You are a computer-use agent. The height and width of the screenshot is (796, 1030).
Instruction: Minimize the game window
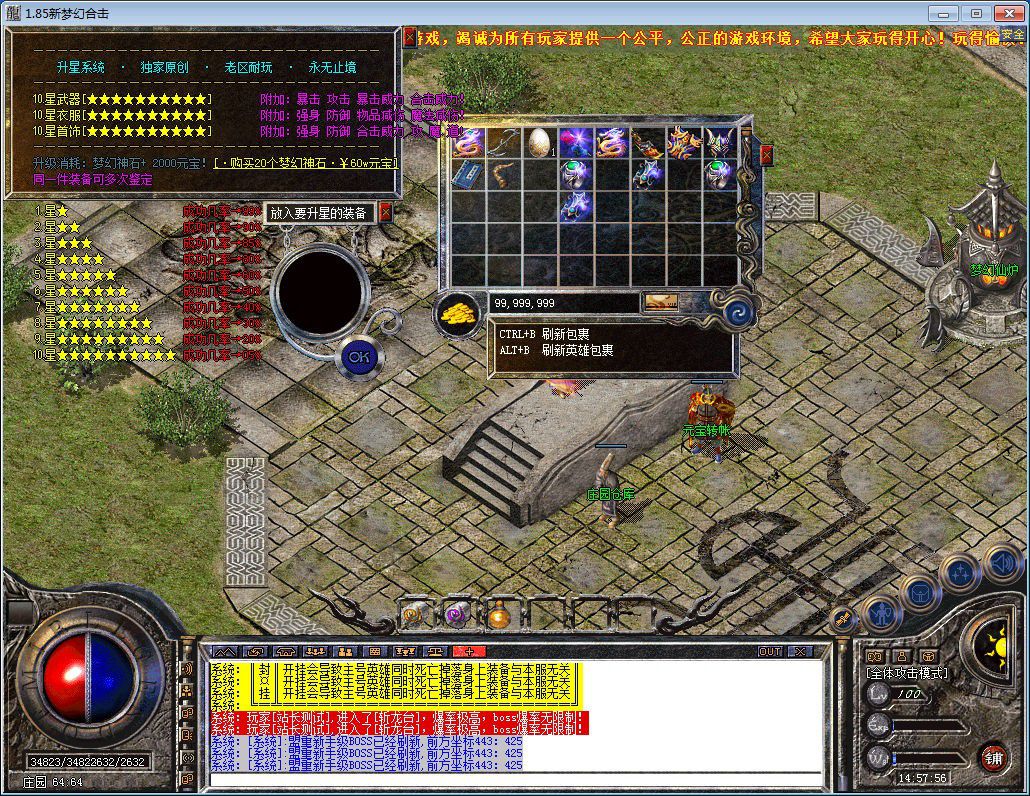[942, 13]
